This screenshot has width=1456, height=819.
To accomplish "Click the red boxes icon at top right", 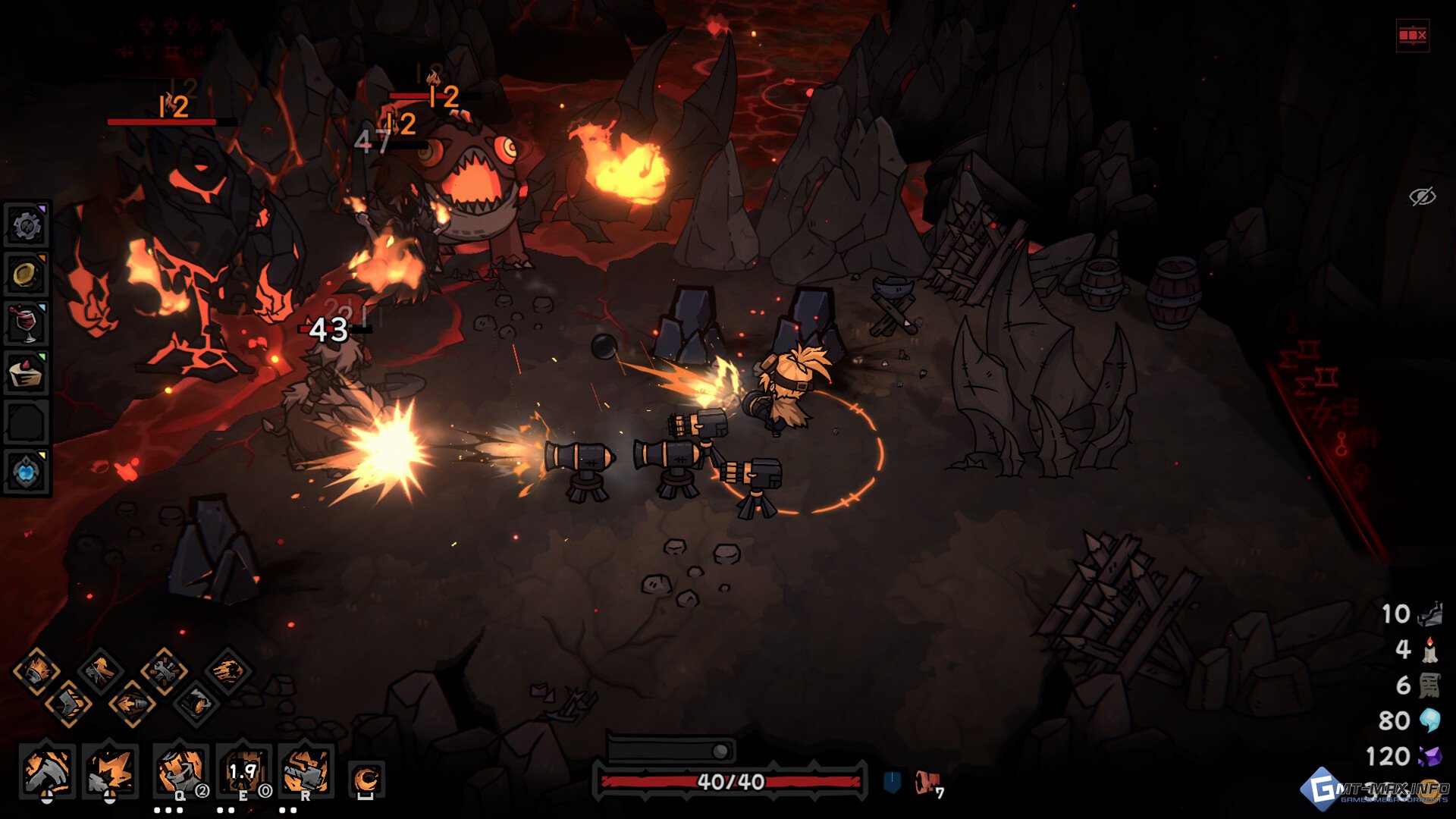I will 1412,35.
